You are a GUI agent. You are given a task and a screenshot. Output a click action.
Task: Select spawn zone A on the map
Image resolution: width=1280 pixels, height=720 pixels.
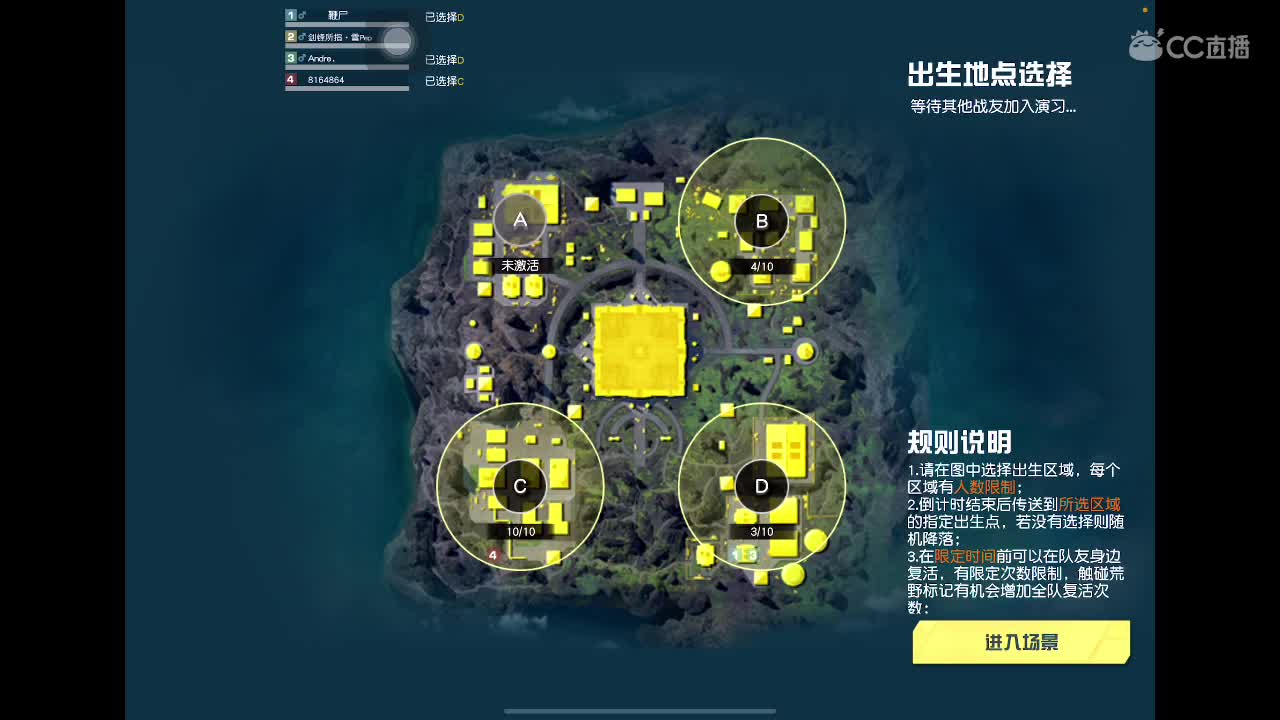[519, 220]
